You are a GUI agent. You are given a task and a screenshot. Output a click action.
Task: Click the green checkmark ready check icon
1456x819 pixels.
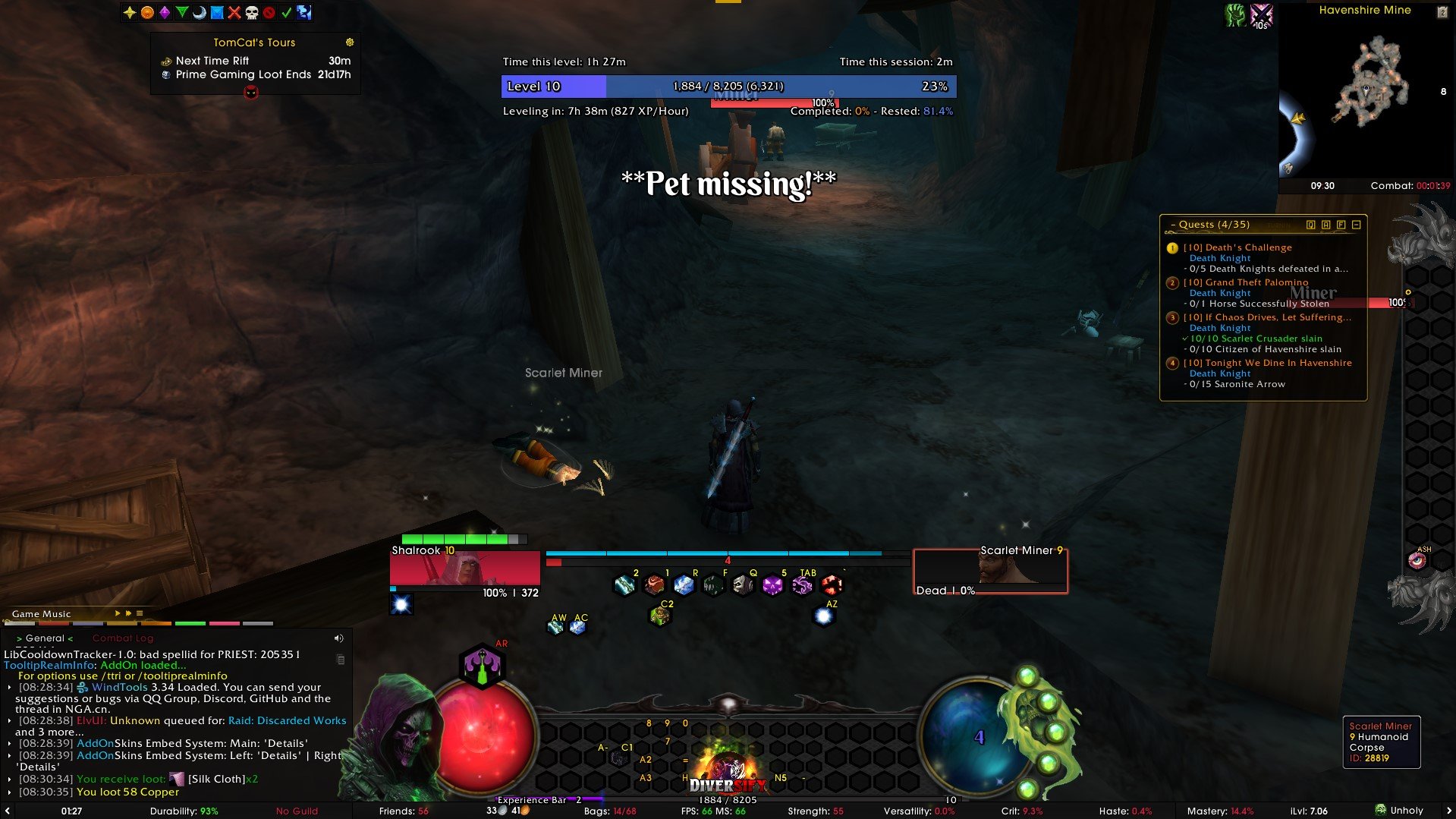[x=287, y=12]
